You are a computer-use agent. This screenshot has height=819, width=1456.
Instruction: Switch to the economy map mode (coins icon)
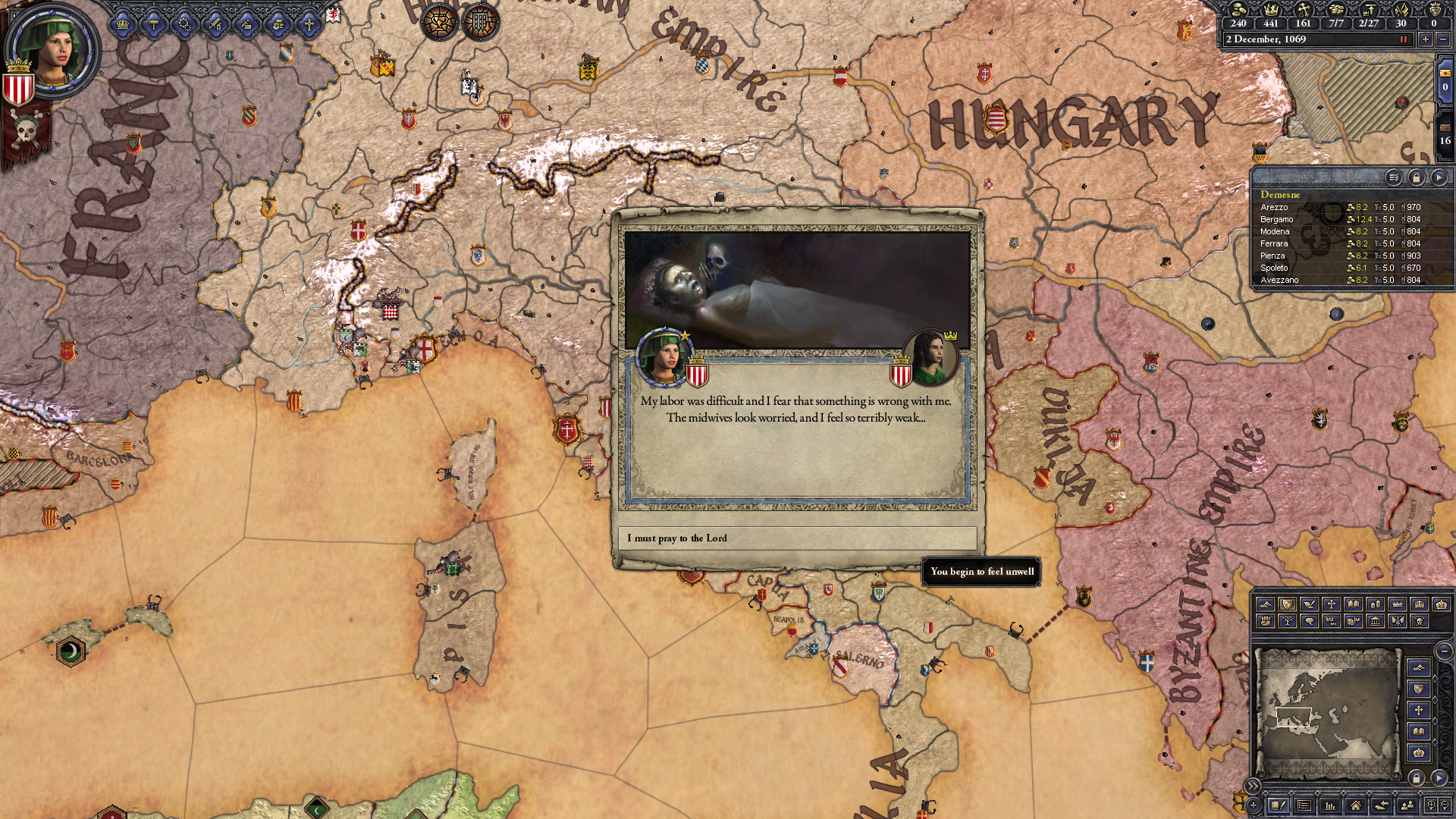1376,604
